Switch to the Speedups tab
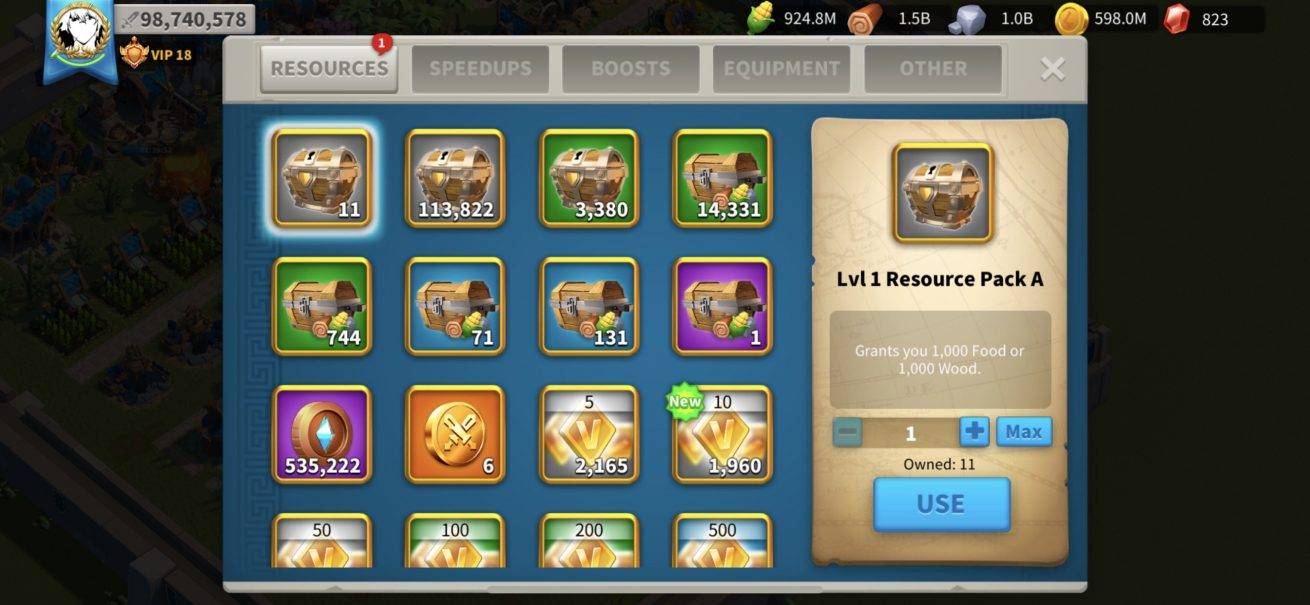The height and width of the screenshot is (605, 1310). [x=480, y=69]
